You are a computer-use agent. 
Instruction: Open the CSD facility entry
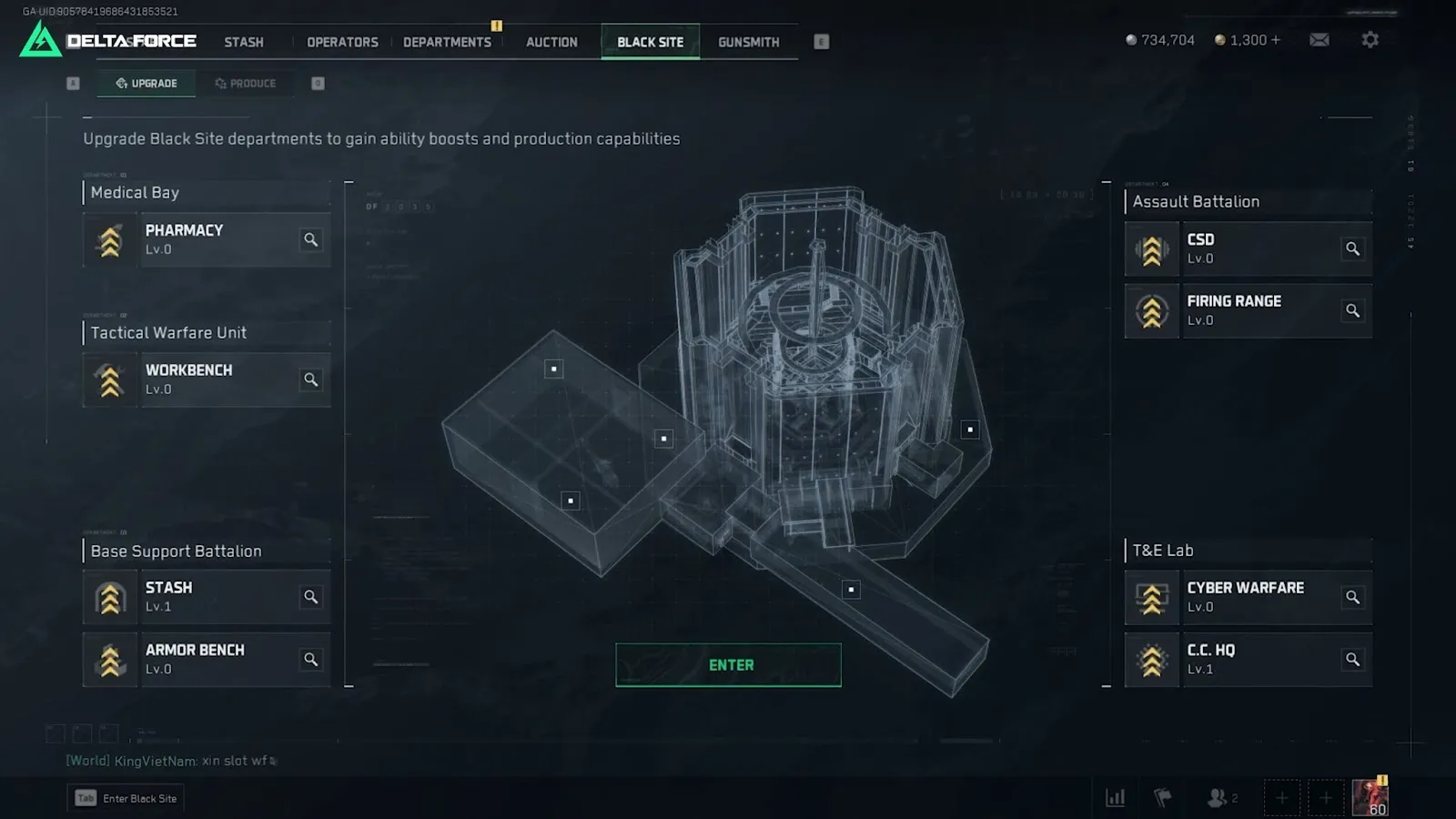tap(1248, 248)
